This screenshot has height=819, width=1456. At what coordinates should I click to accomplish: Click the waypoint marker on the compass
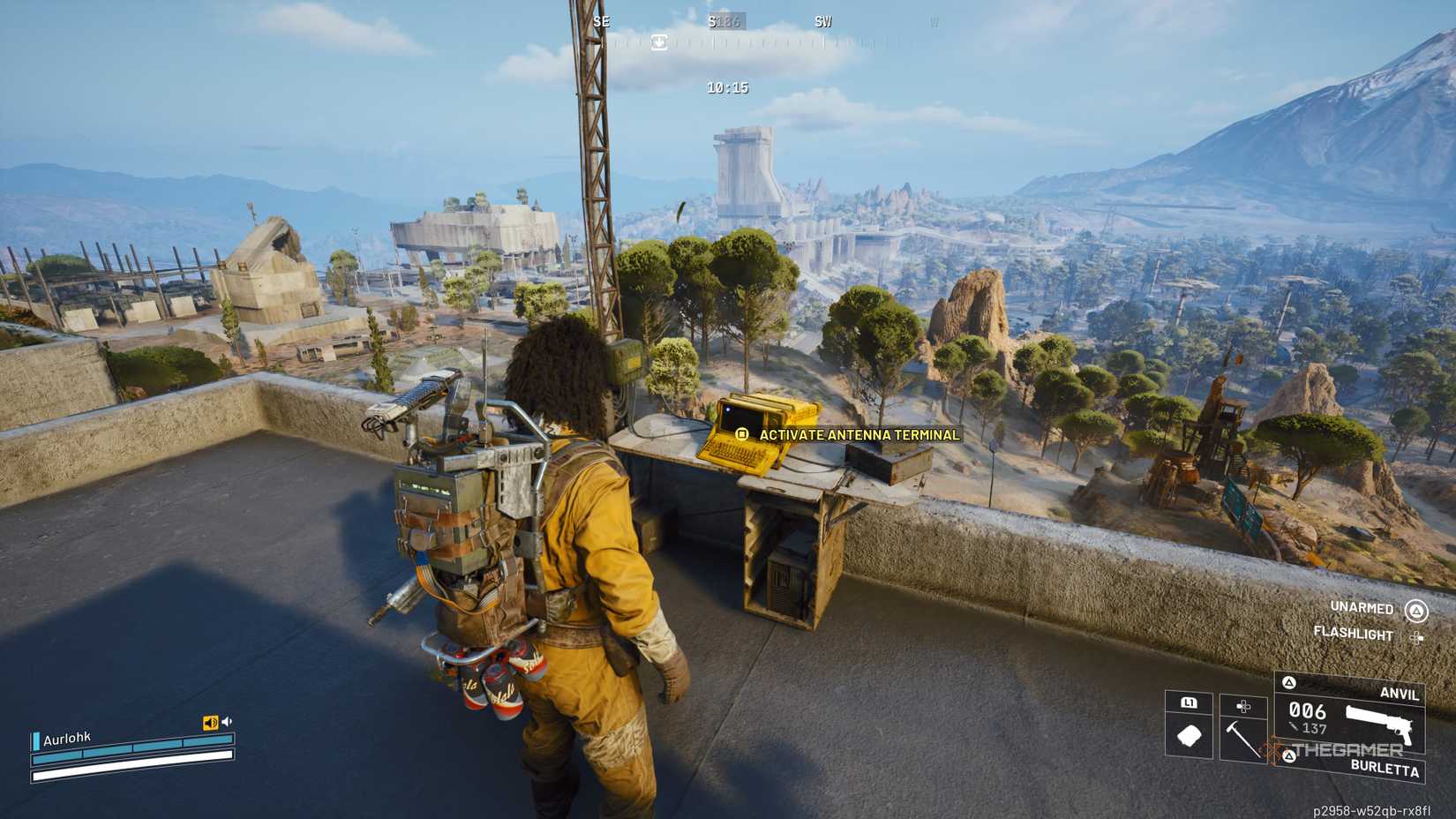657,41
